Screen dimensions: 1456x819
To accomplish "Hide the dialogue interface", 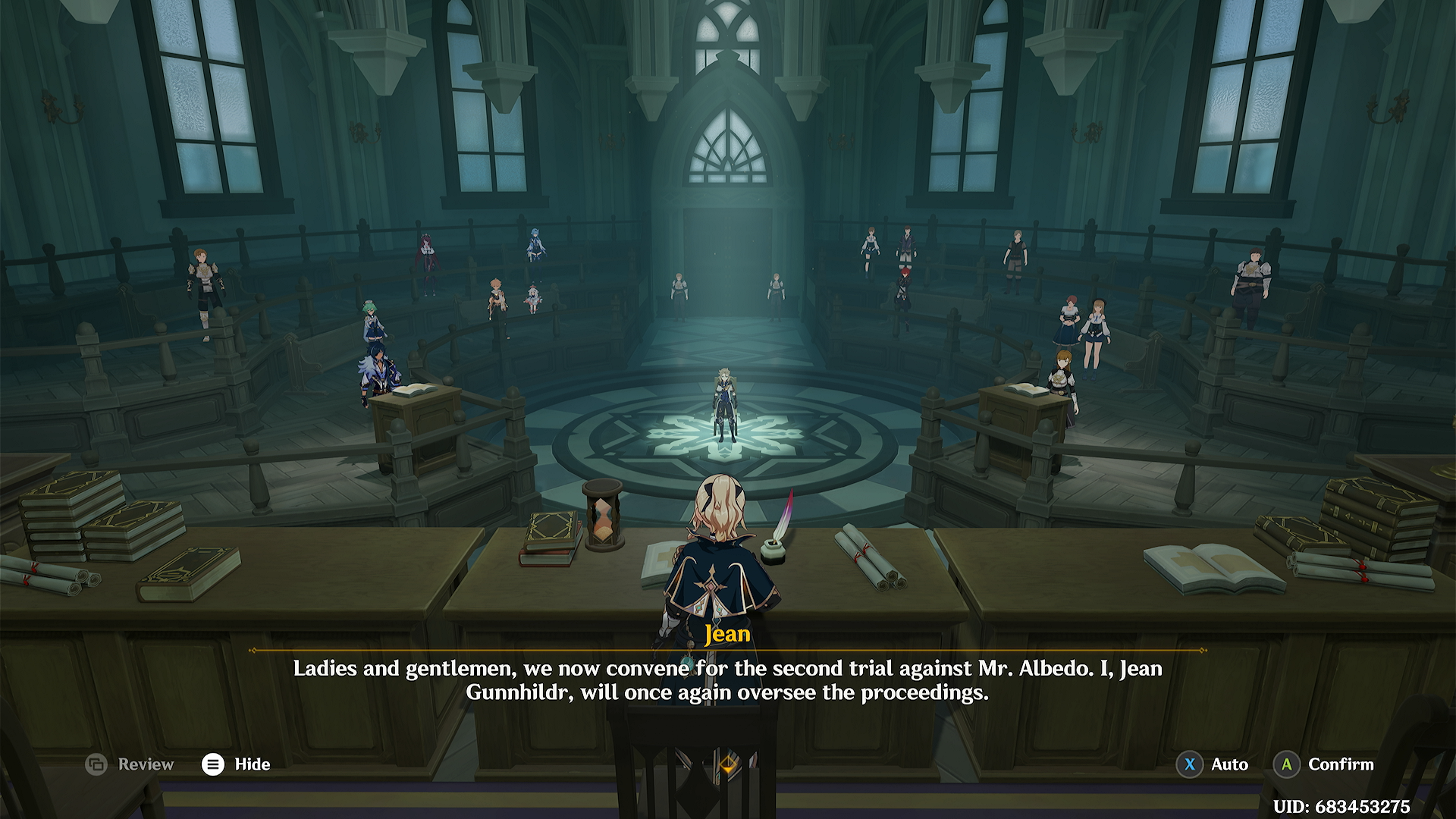I will click(236, 764).
